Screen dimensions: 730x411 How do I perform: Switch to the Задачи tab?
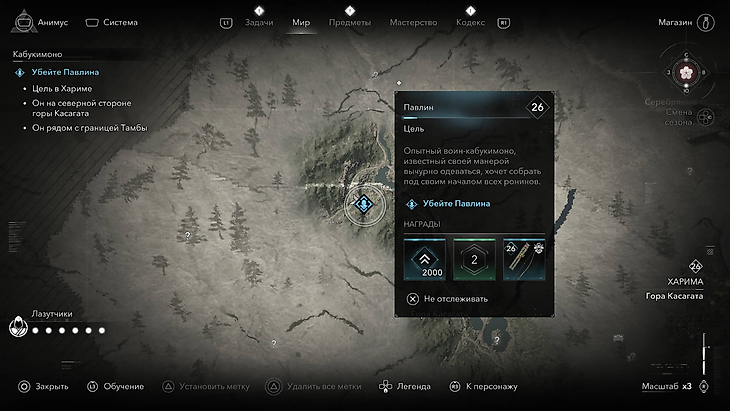[259, 22]
